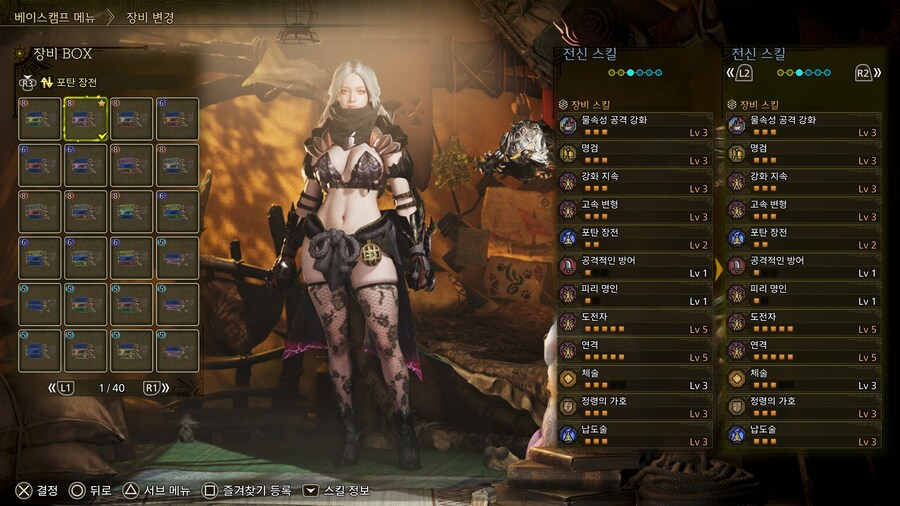This screenshot has width=900, height=506.
Task: Select 정령의 가호 in the panel without L2/R2 arrows
Action: coord(634,406)
